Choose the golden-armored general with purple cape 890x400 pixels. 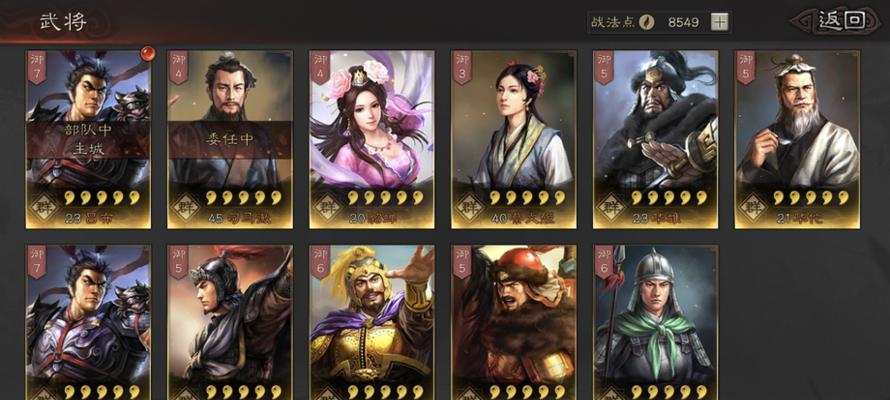372,322
